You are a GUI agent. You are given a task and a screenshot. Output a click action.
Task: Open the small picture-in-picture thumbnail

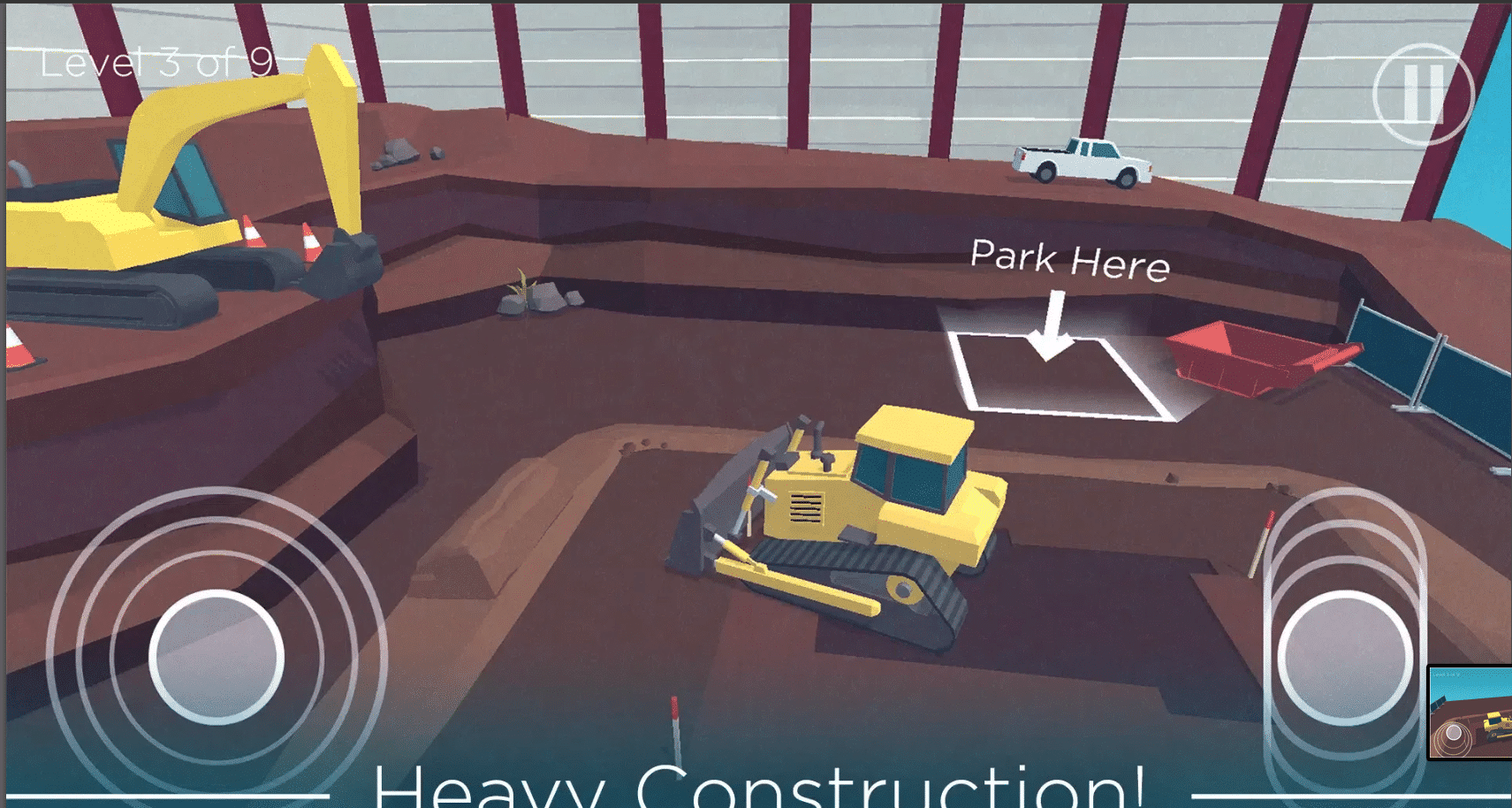tap(1470, 713)
